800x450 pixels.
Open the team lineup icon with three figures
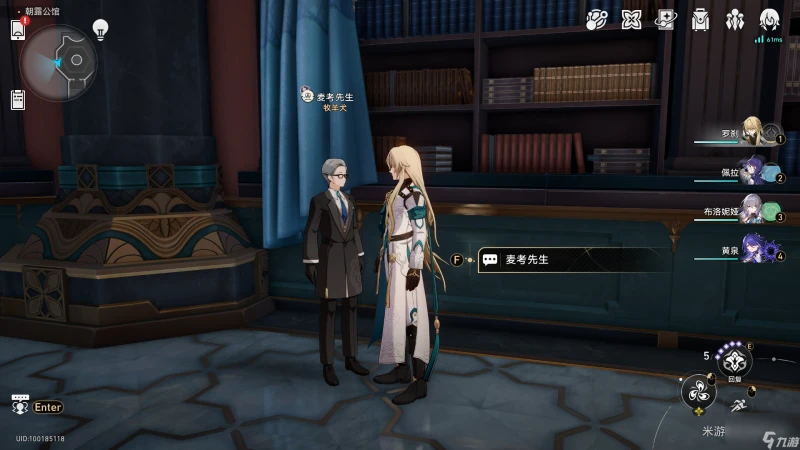[x=735, y=19]
